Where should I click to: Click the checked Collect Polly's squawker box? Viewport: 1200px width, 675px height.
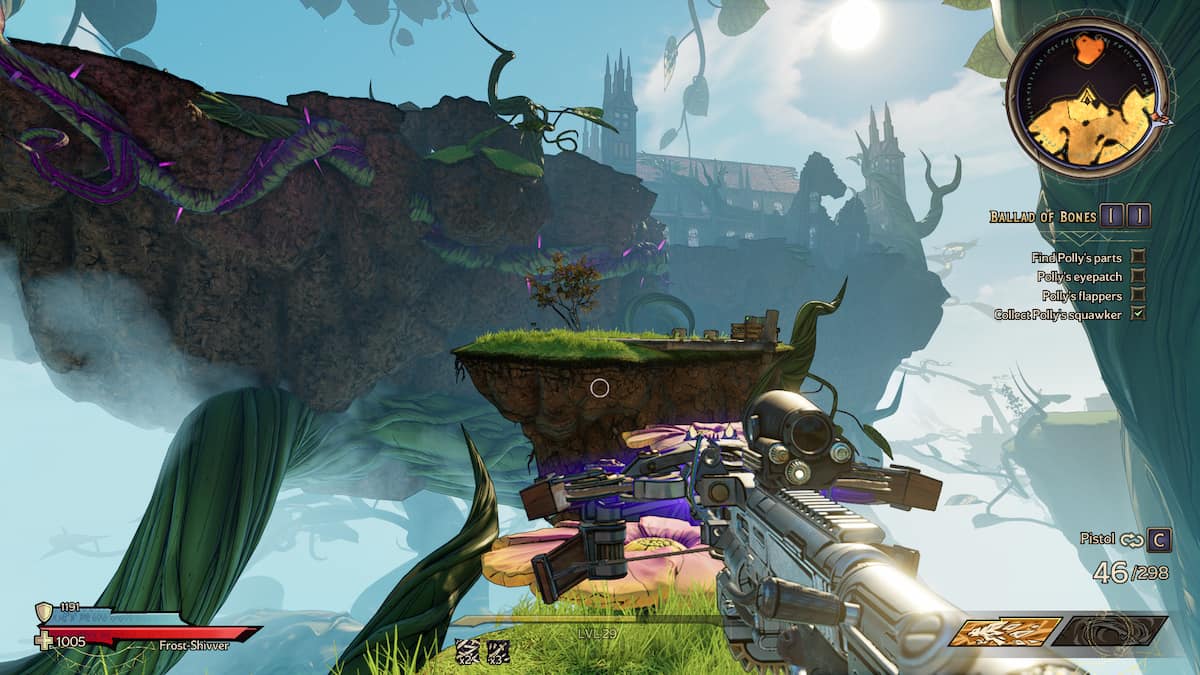(1138, 314)
